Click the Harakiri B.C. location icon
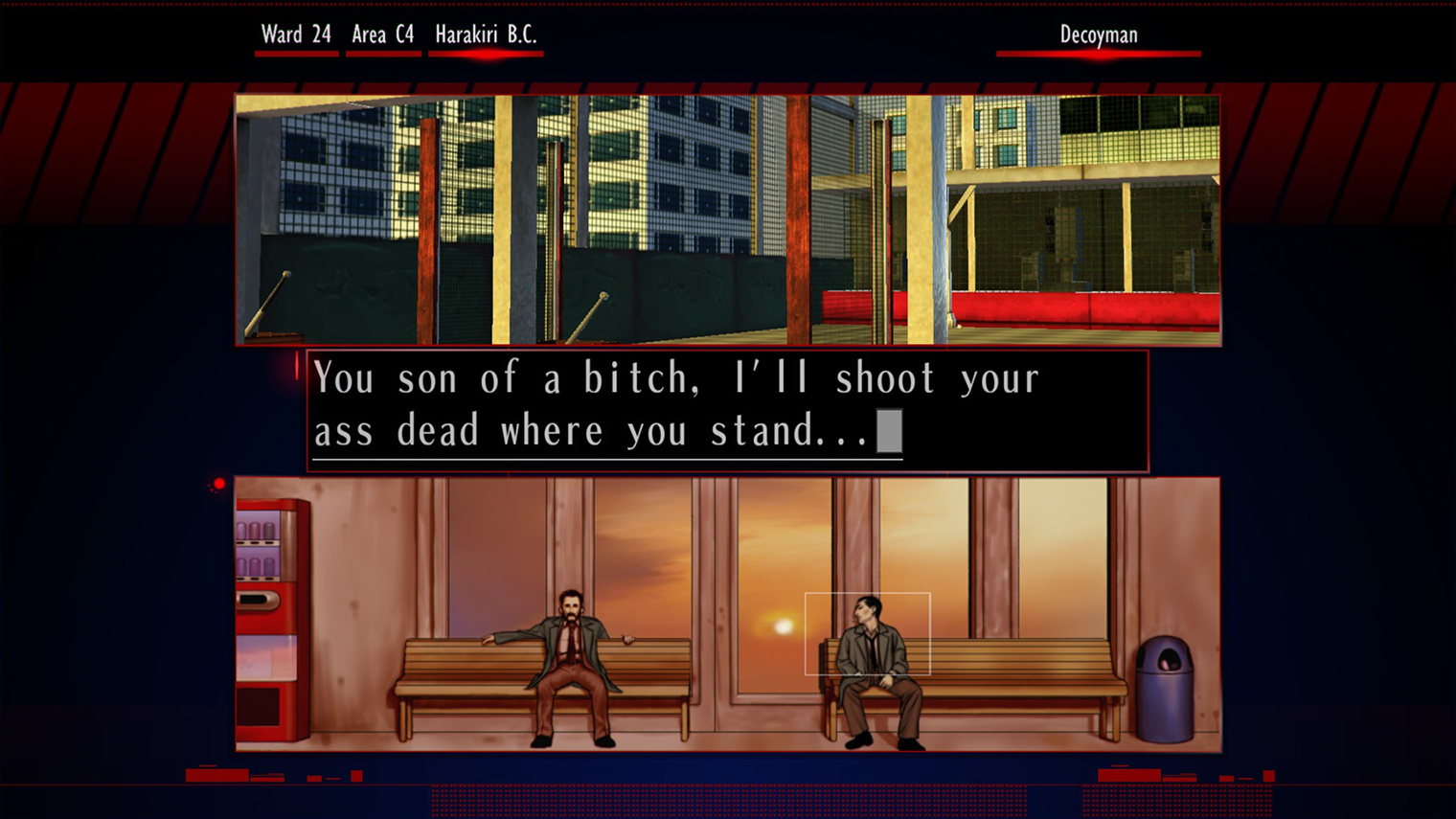 pos(486,34)
